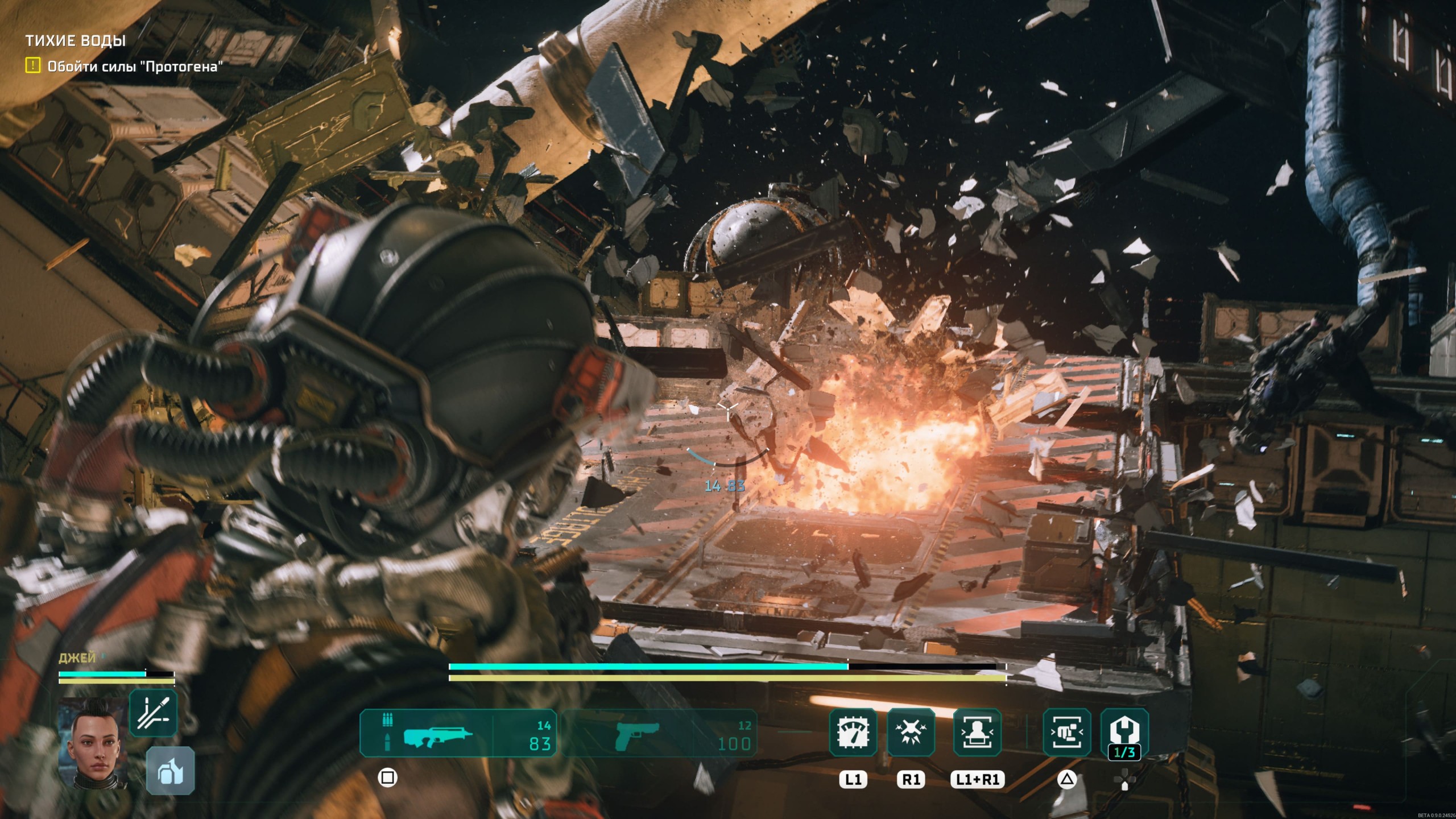
Task: Activate the gauge chip ability
Action: coord(853,732)
